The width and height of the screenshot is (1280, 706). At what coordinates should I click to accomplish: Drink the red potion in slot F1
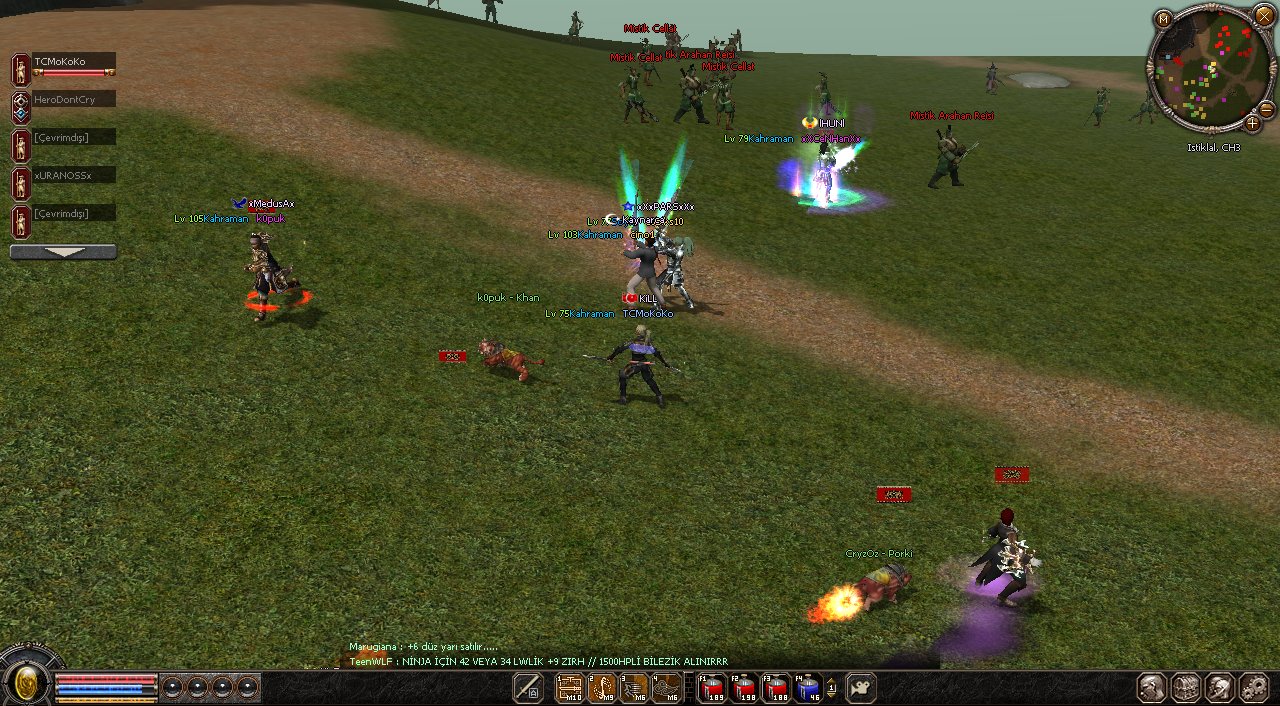coord(712,688)
